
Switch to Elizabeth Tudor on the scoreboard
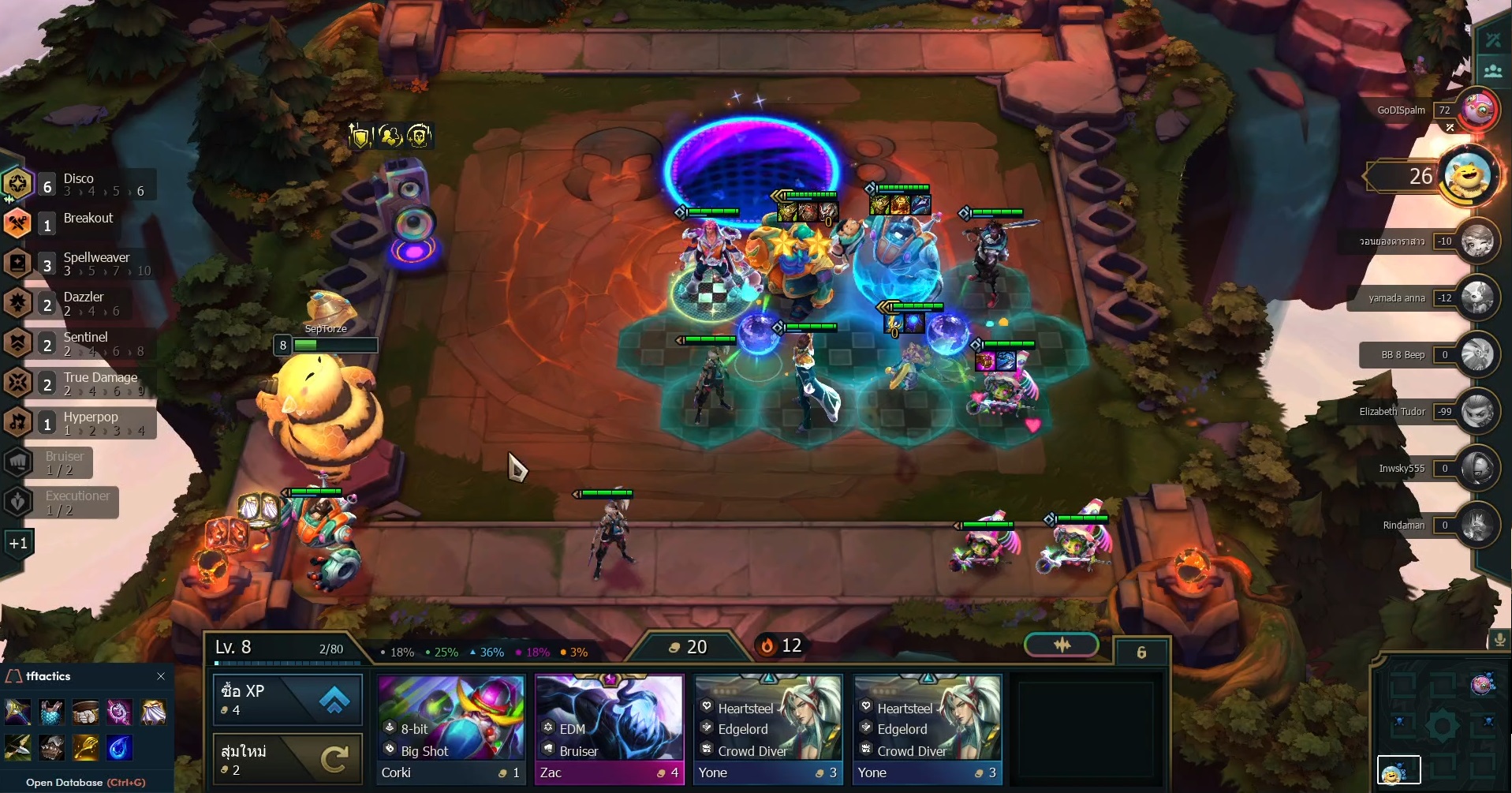pos(1480,412)
